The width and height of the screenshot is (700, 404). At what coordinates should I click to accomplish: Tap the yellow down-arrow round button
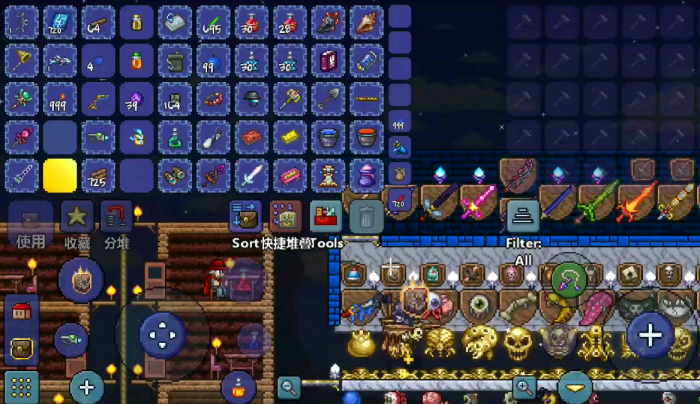pos(574,386)
